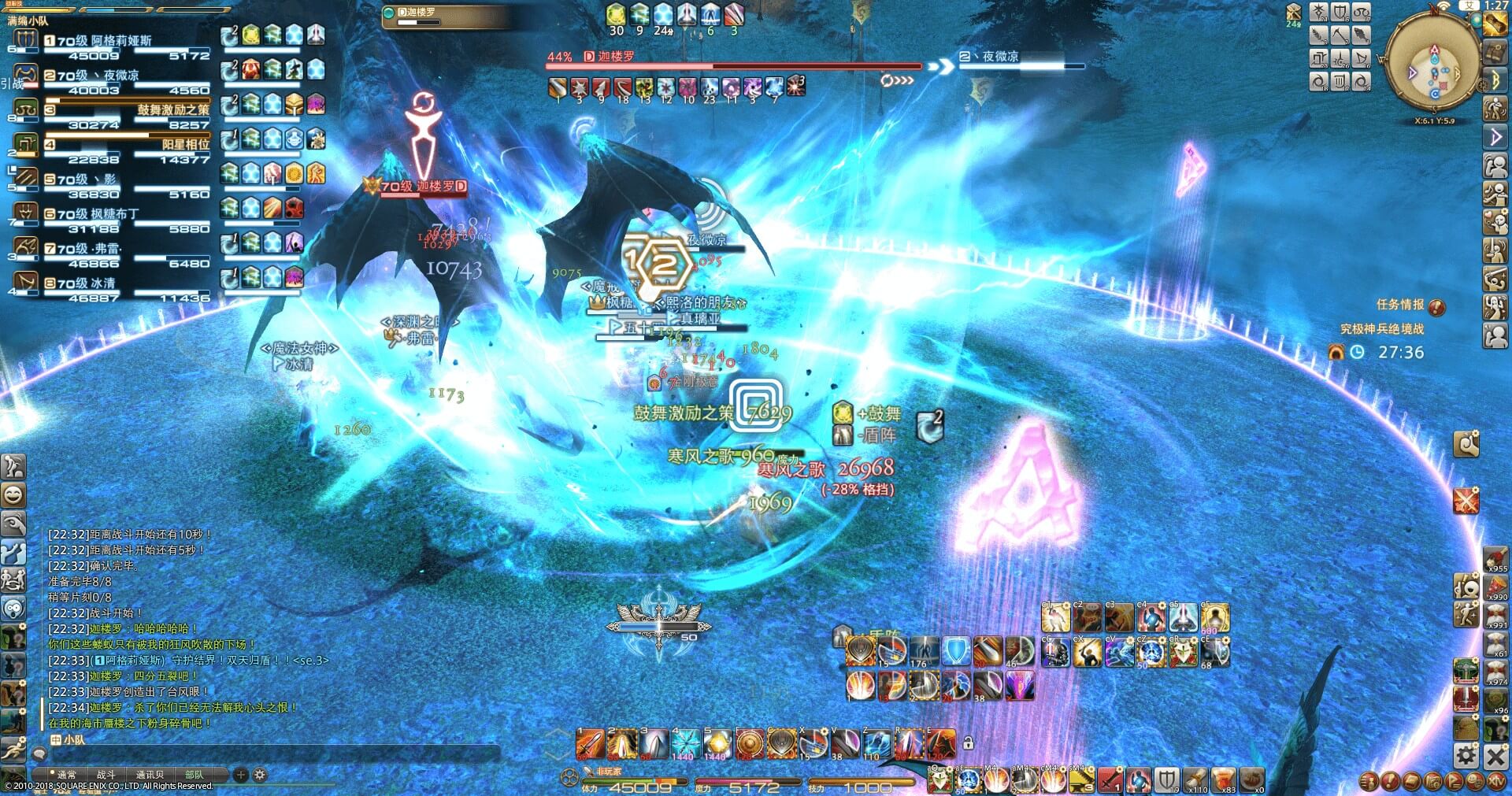Use the round shield ability in slot F
The height and width of the screenshot is (796, 1512).
tap(749, 744)
